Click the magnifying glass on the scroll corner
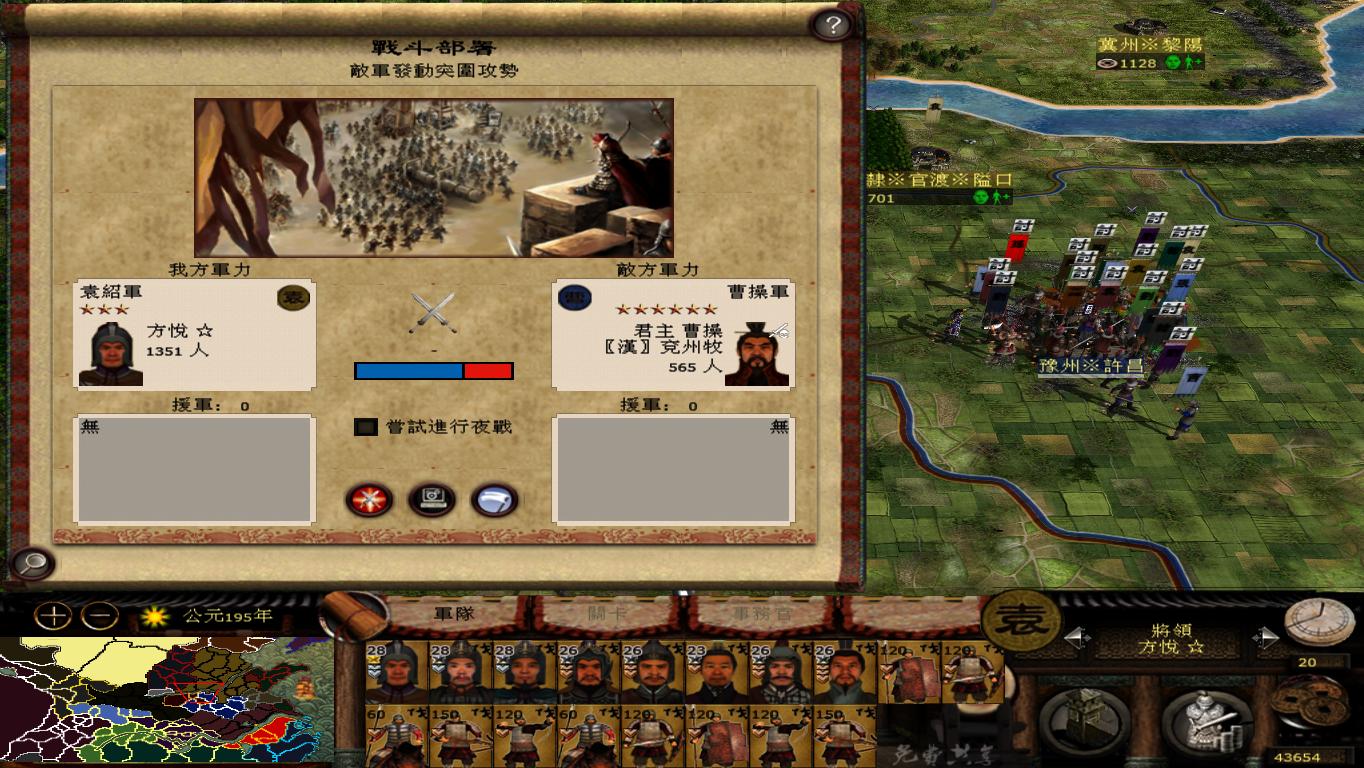The height and width of the screenshot is (768, 1364). click(31, 562)
